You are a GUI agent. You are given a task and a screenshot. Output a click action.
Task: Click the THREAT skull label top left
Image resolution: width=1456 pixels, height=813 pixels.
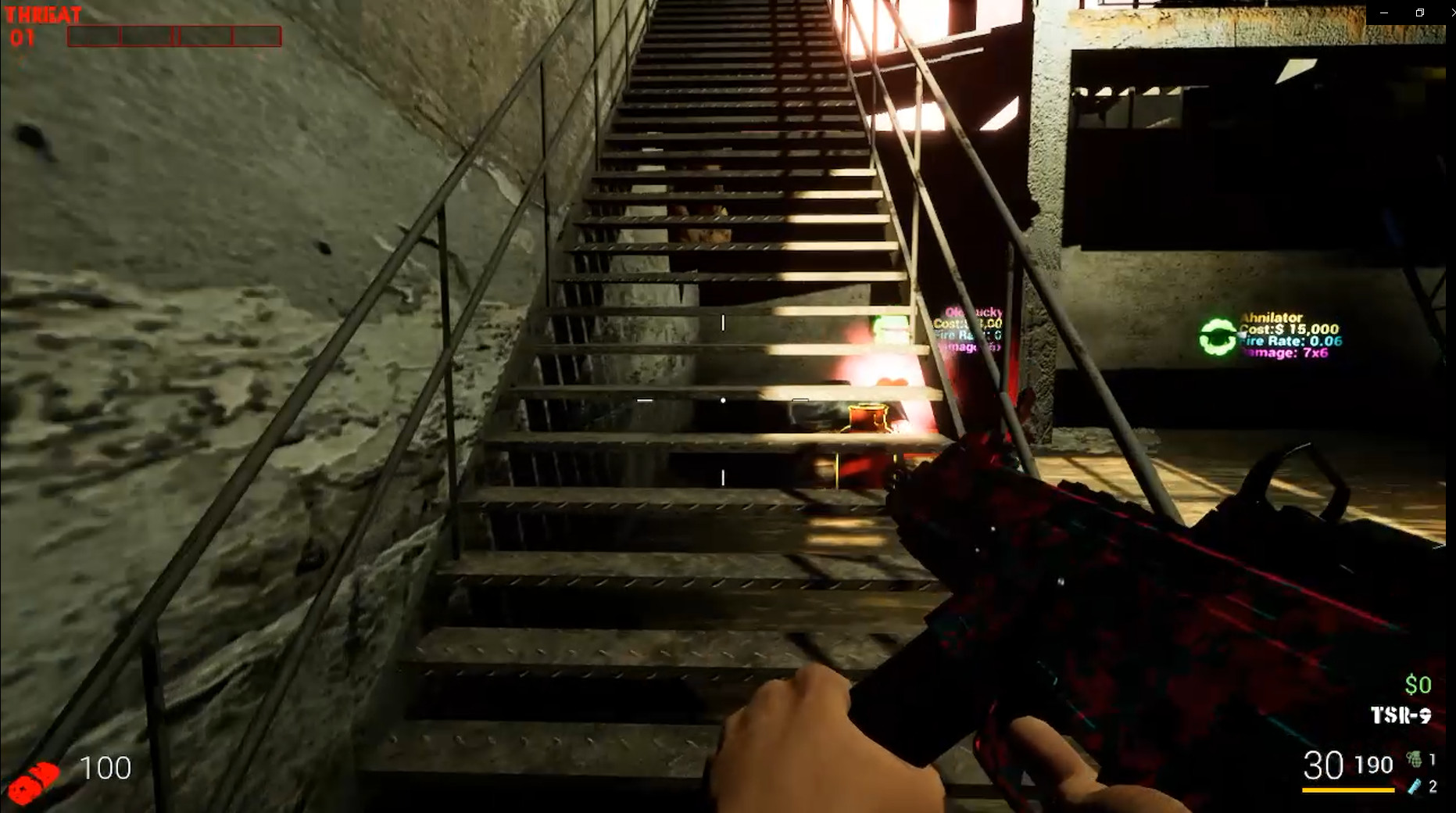(43, 13)
